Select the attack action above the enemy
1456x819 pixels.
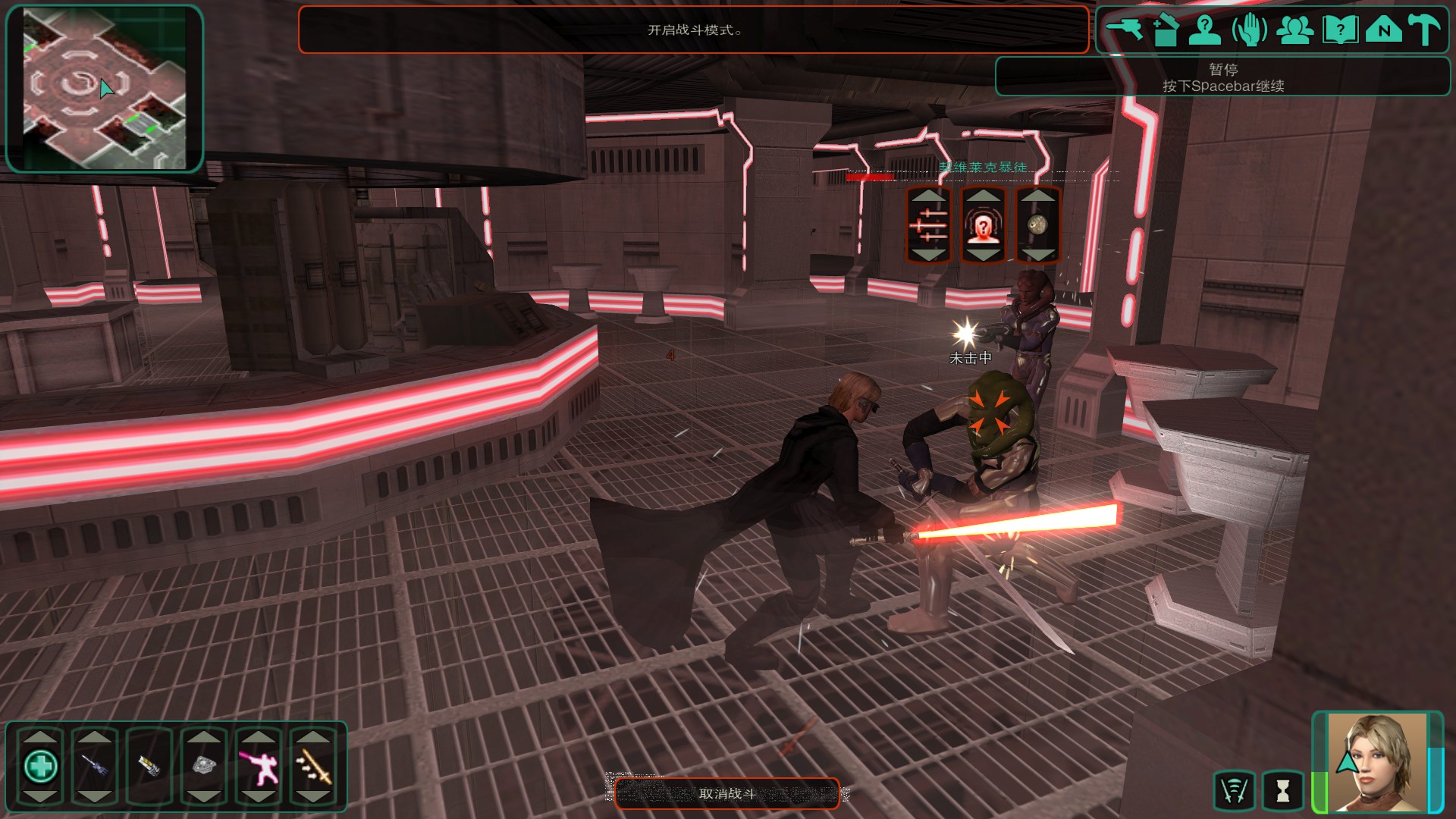tap(929, 225)
